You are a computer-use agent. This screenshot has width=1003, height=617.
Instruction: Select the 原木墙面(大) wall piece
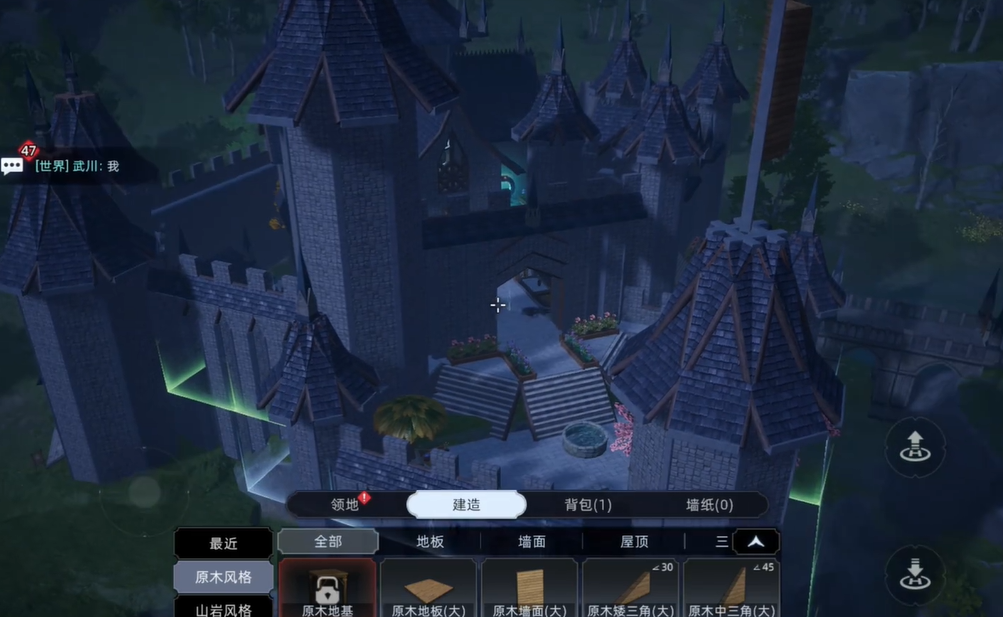[529, 589]
